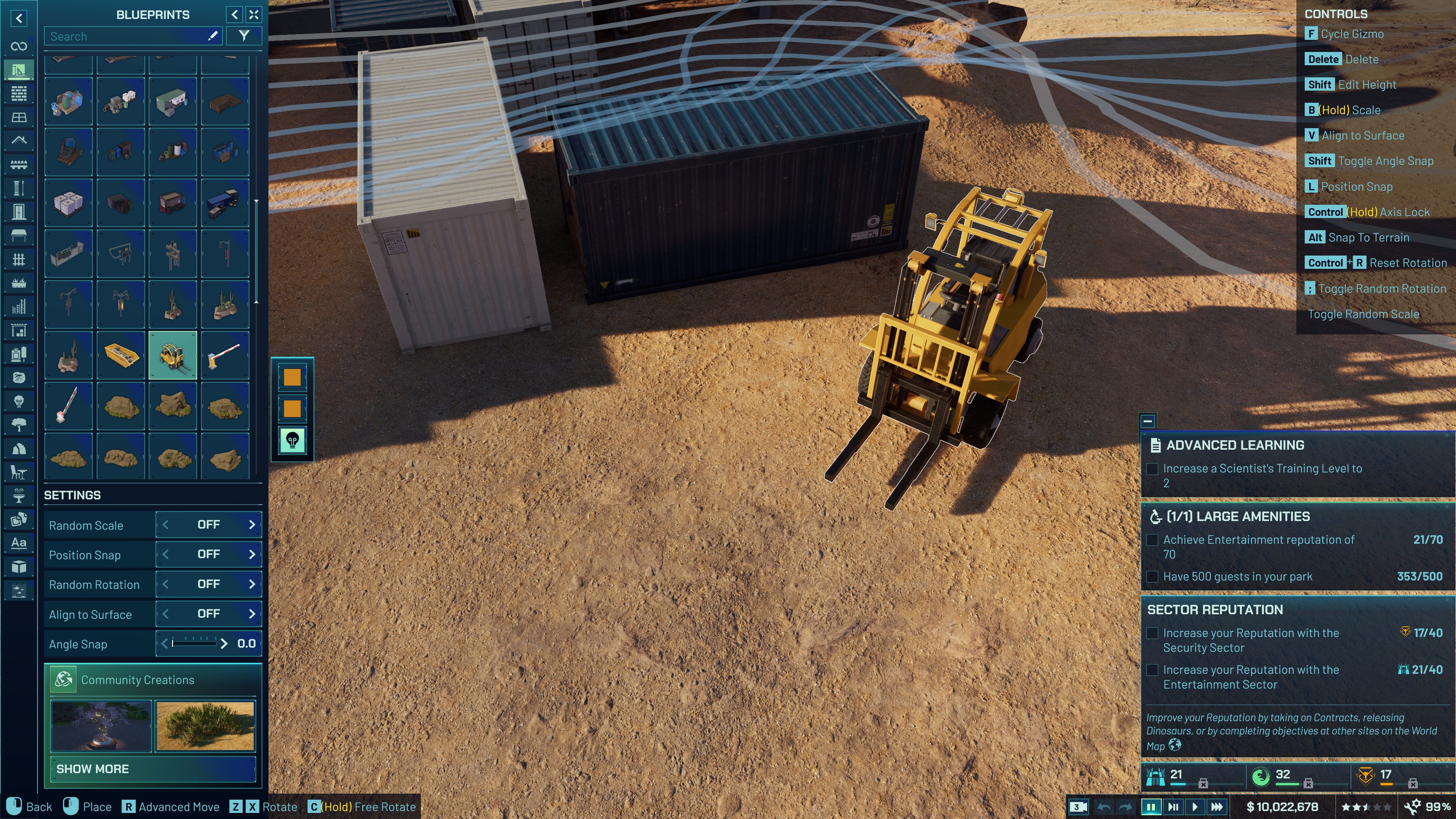Toggle Random Rotation with its right arrow
This screenshot has height=819, width=1456.
click(x=252, y=584)
